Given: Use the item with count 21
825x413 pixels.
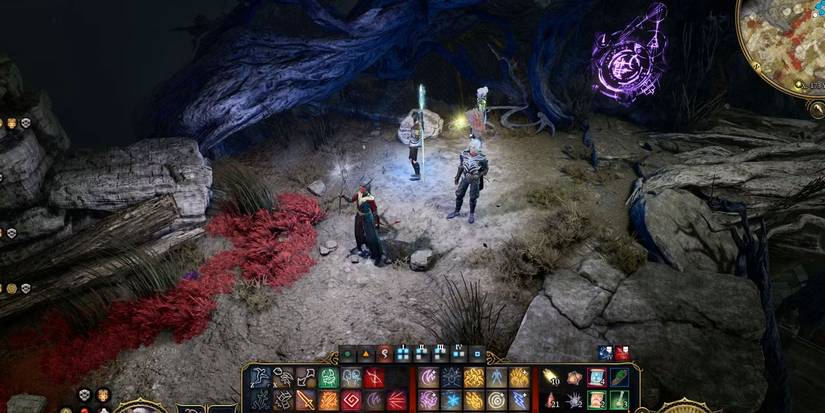Looking at the screenshot, I should click(x=550, y=400).
